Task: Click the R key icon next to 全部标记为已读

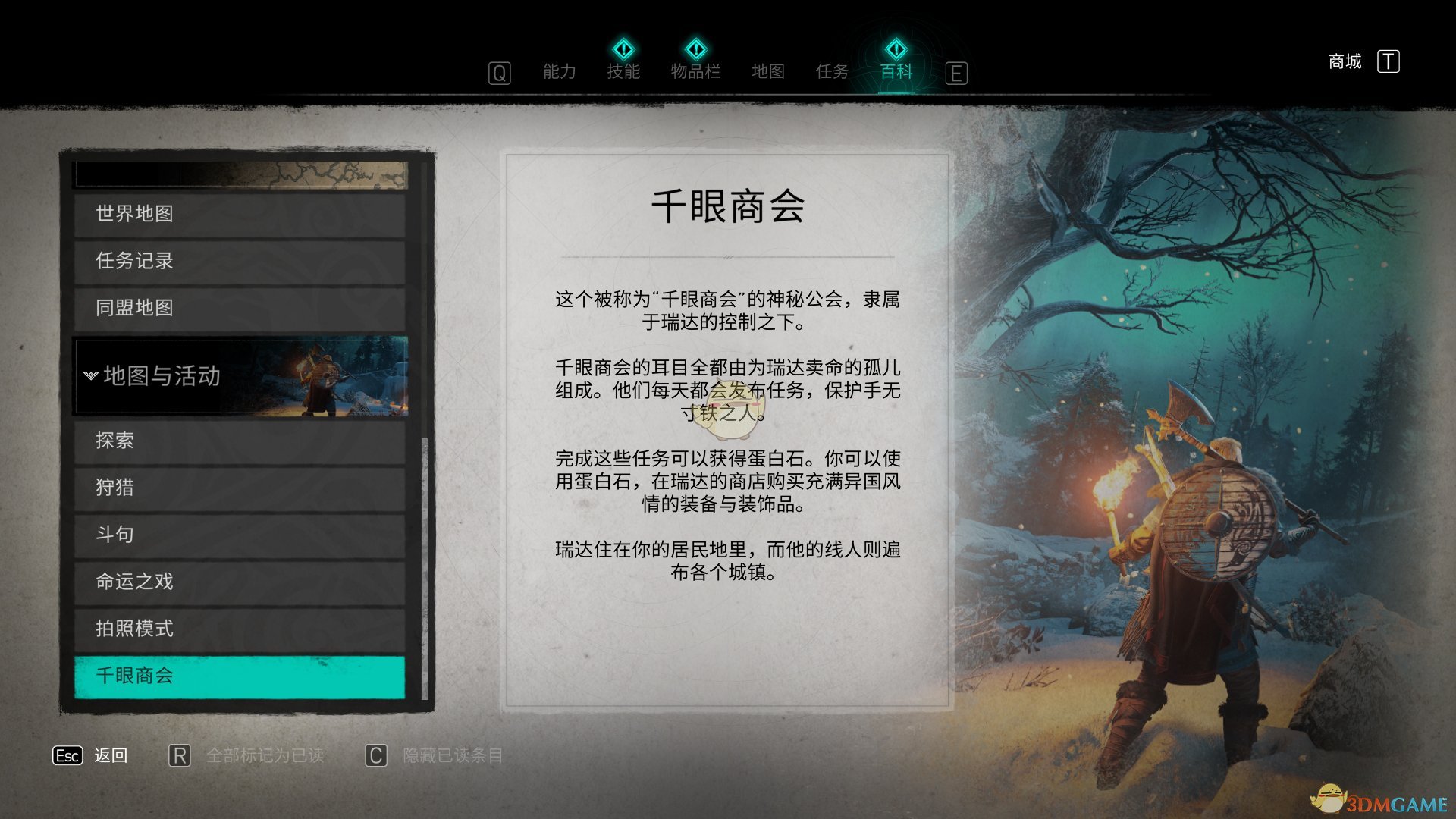Action: [180, 756]
